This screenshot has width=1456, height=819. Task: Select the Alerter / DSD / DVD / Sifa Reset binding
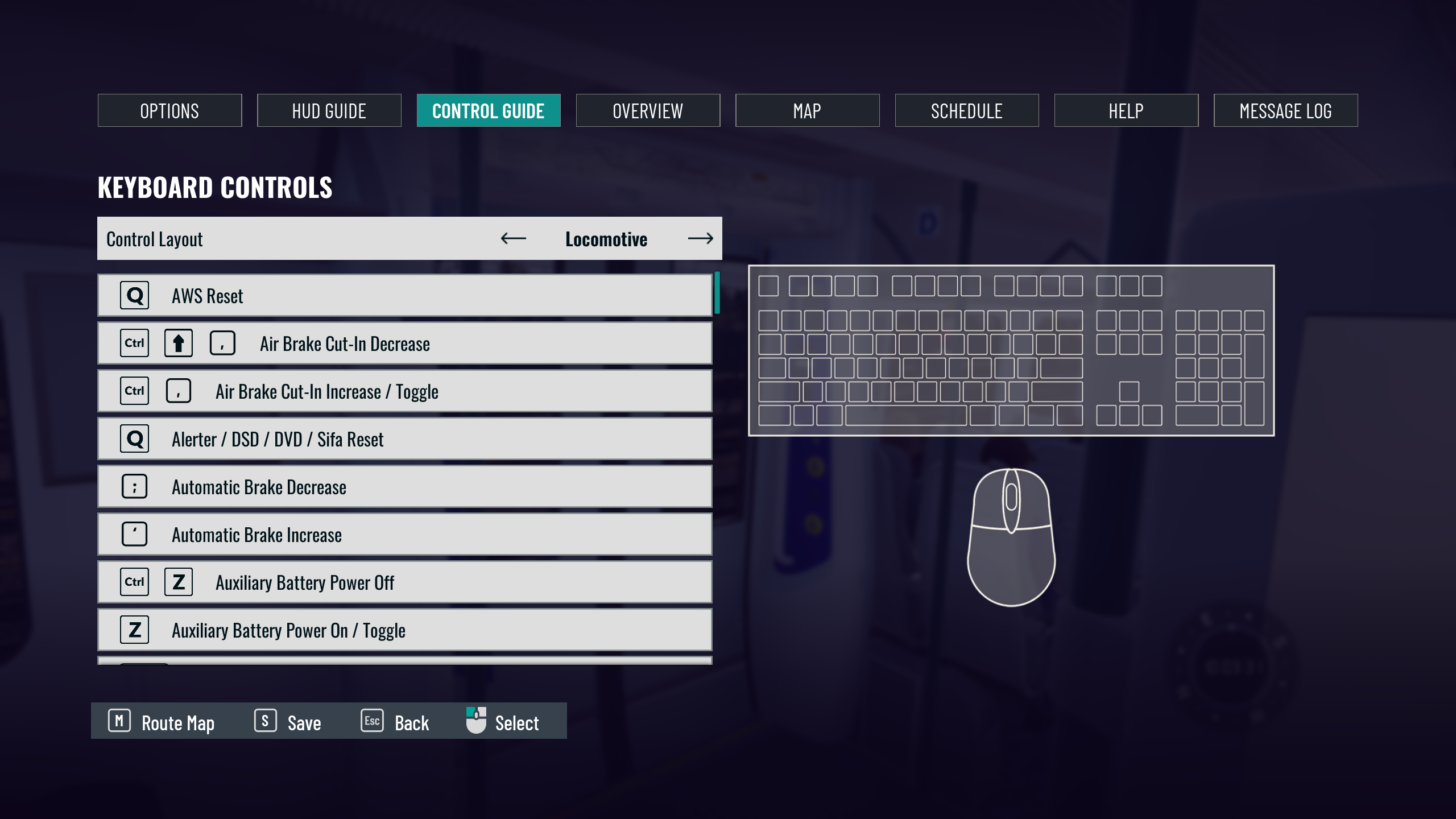[x=405, y=439]
